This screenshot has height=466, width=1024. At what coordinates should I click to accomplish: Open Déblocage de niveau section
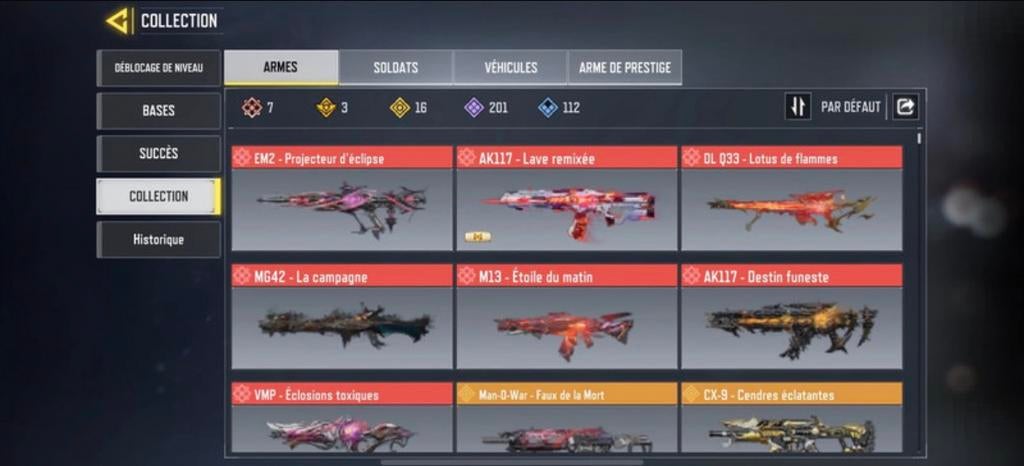point(158,68)
